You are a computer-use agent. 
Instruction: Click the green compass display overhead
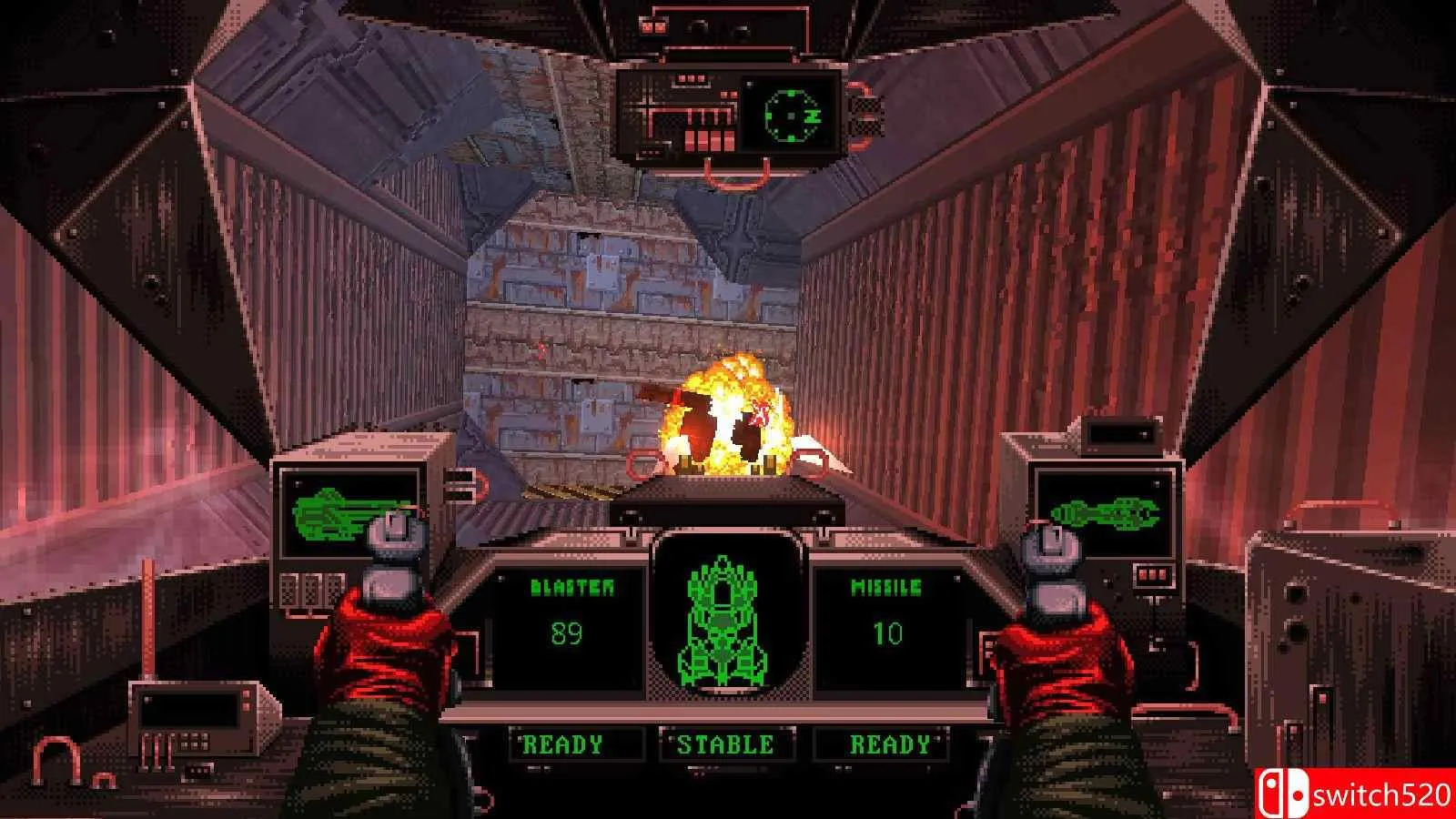[789, 115]
